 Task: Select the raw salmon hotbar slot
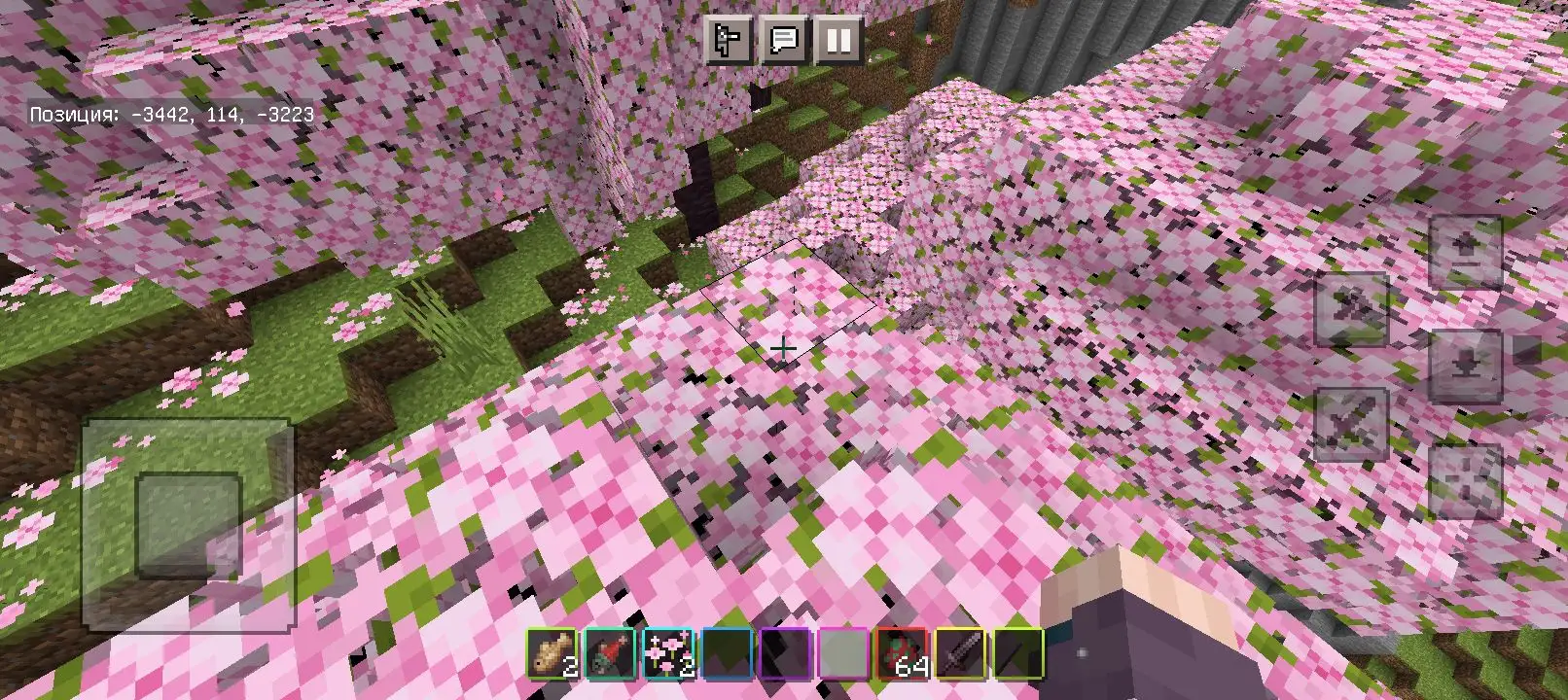point(610,653)
